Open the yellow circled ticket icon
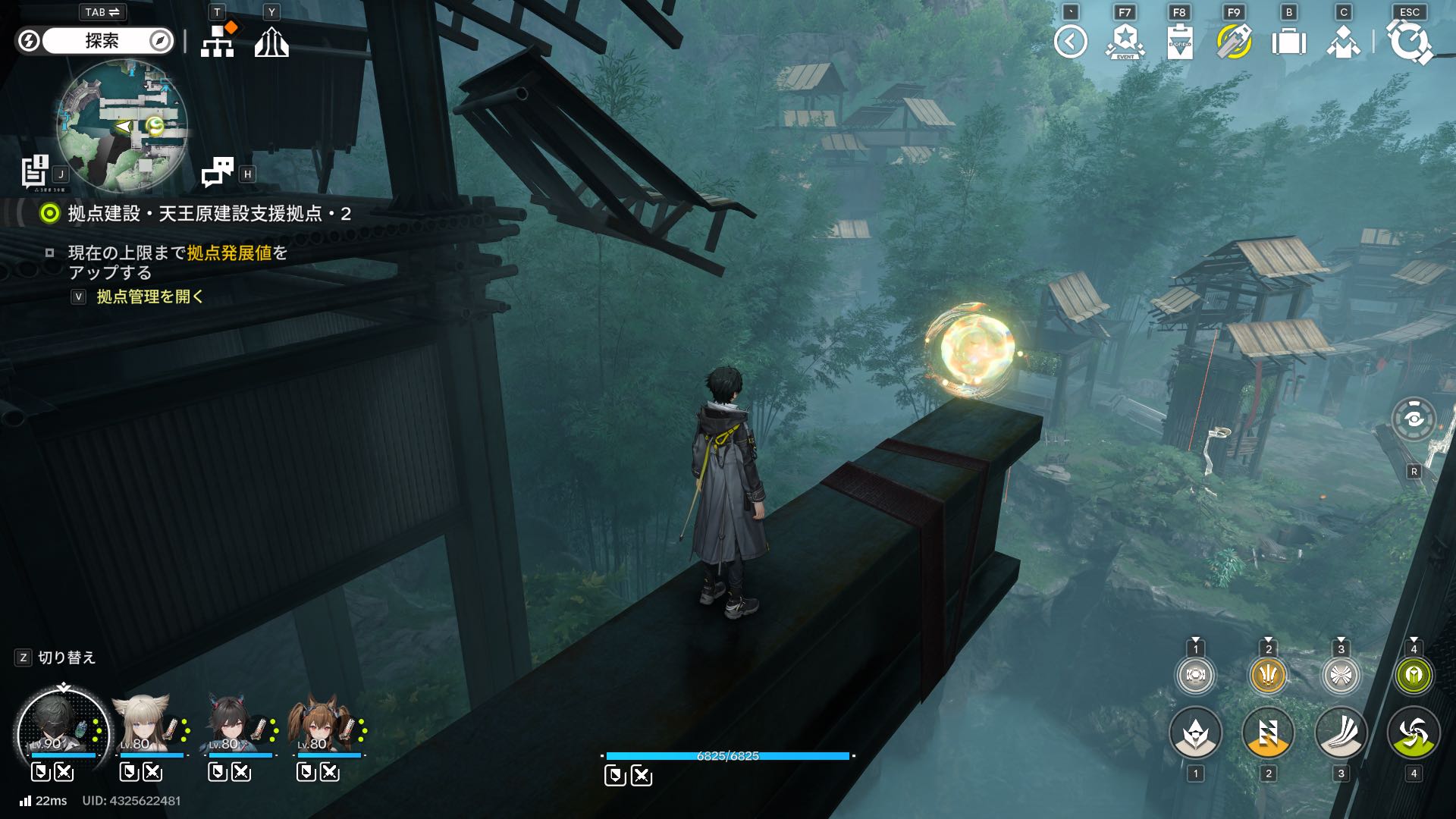The height and width of the screenshot is (819, 1456). [x=1234, y=42]
